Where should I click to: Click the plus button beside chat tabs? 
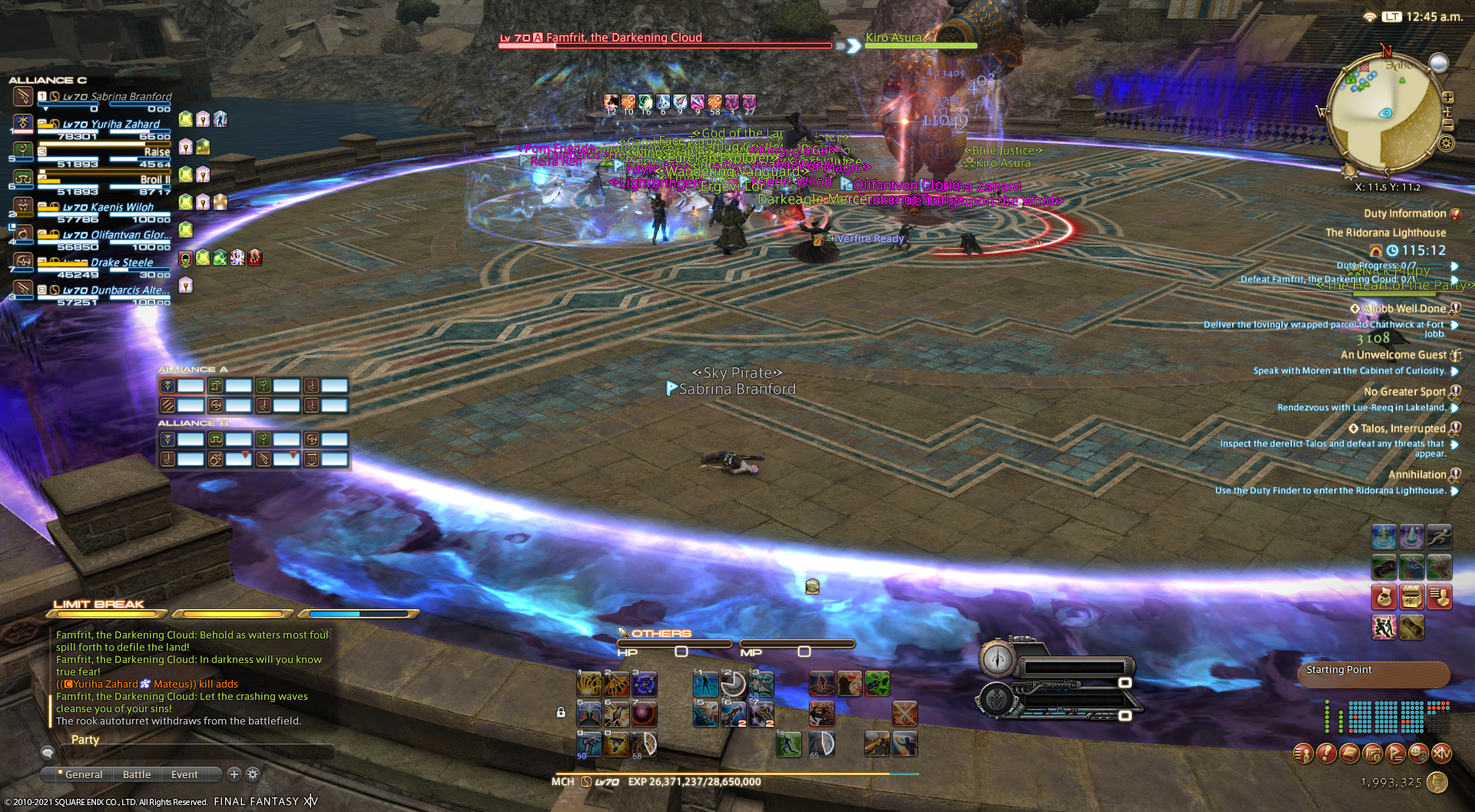234,774
